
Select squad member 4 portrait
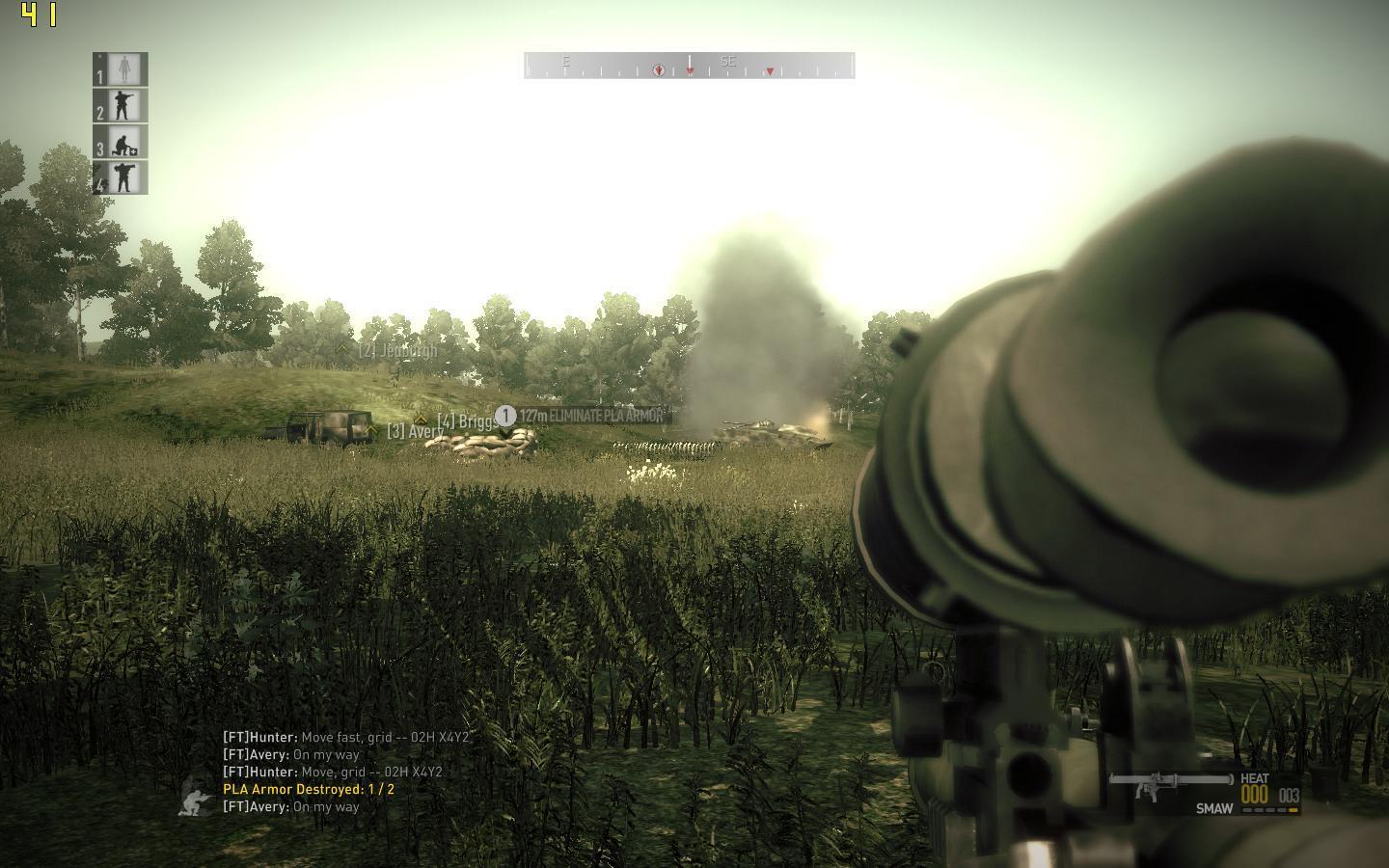click(122, 177)
